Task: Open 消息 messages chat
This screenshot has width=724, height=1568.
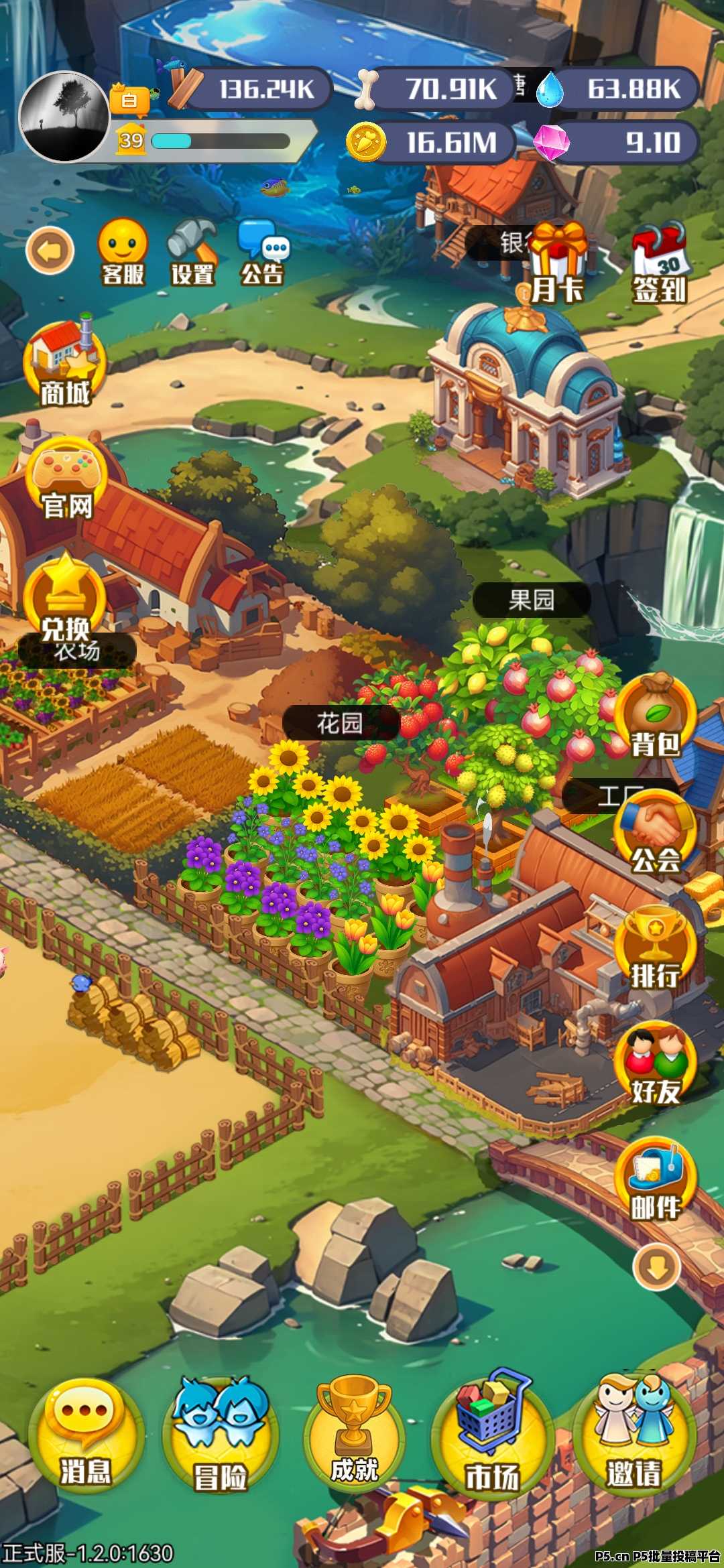Action: tap(86, 1435)
